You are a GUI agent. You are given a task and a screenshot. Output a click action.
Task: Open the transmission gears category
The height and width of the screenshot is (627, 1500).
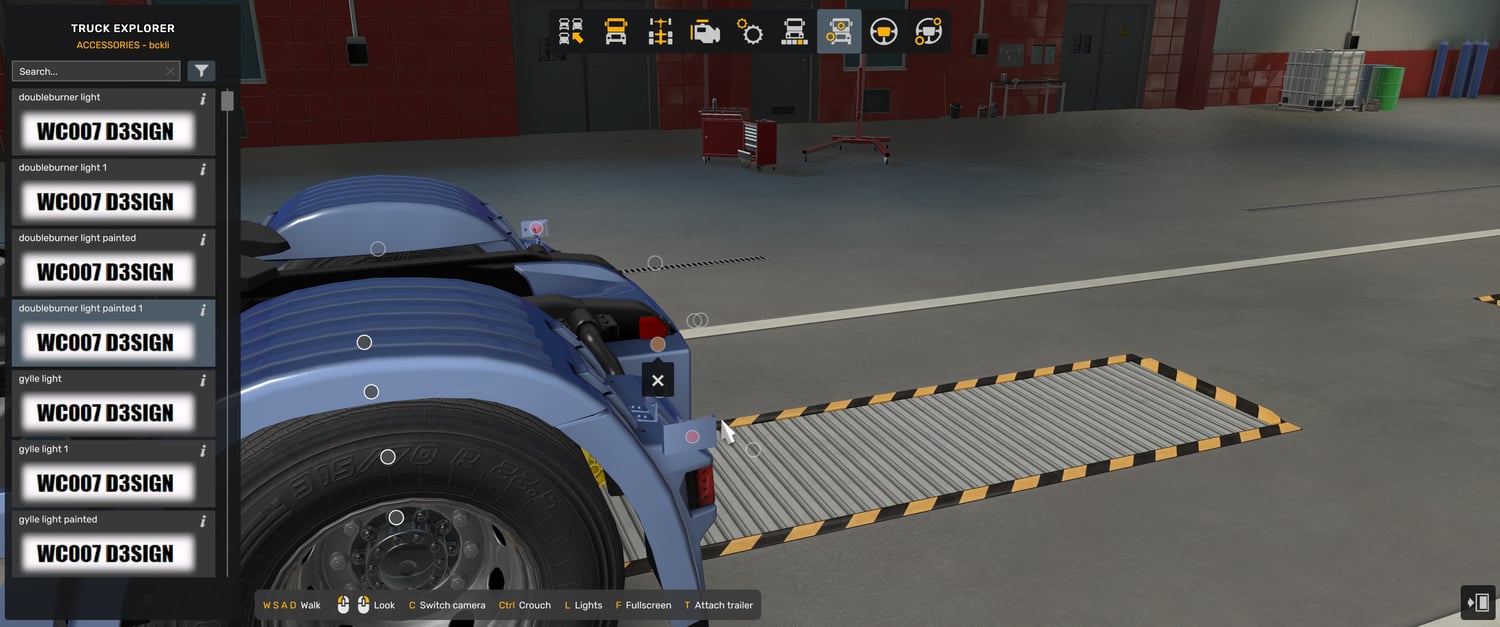750,32
